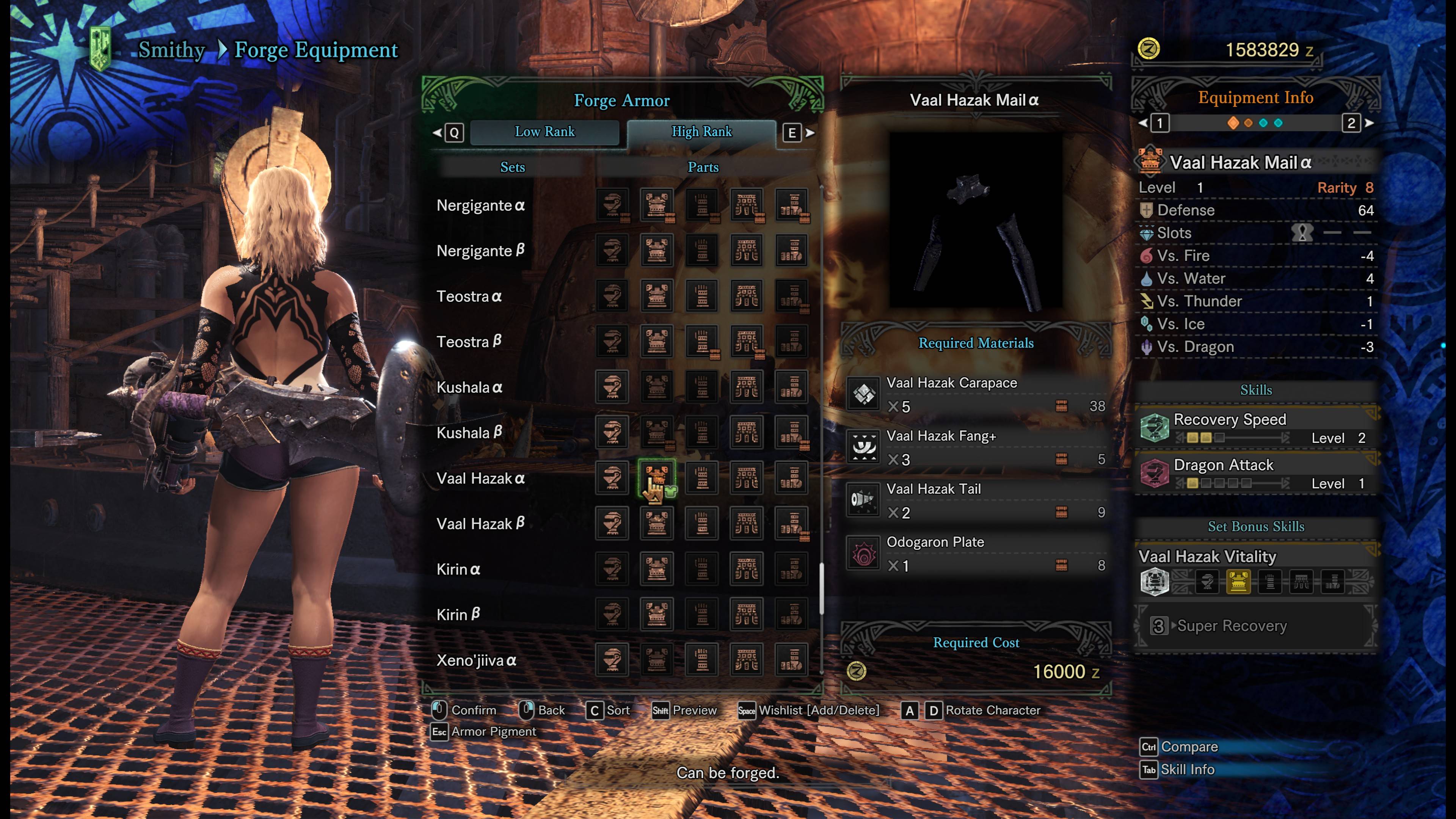Select the Xeno'jiiva α helm icon
Screen dimensions: 1456x819
612,660
